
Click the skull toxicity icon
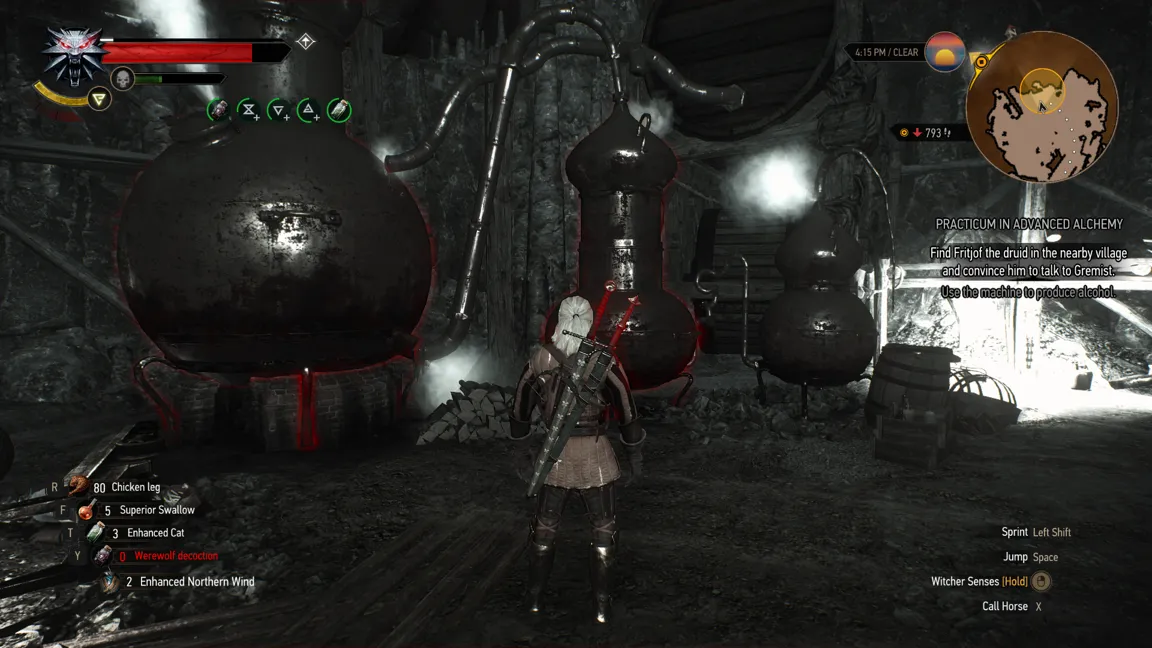tap(123, 78)
